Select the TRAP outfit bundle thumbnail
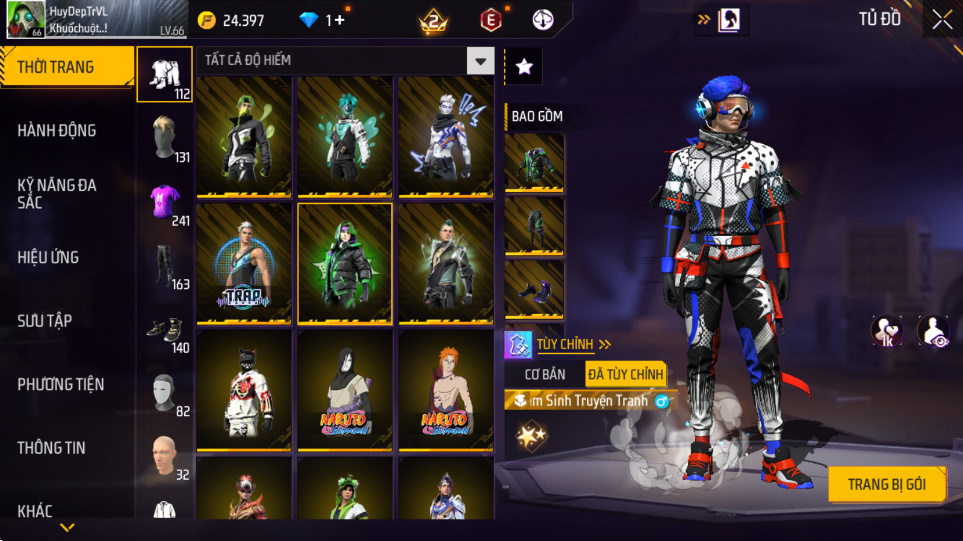963x541 pixels. pyautogui.click(x=244, y=263)
